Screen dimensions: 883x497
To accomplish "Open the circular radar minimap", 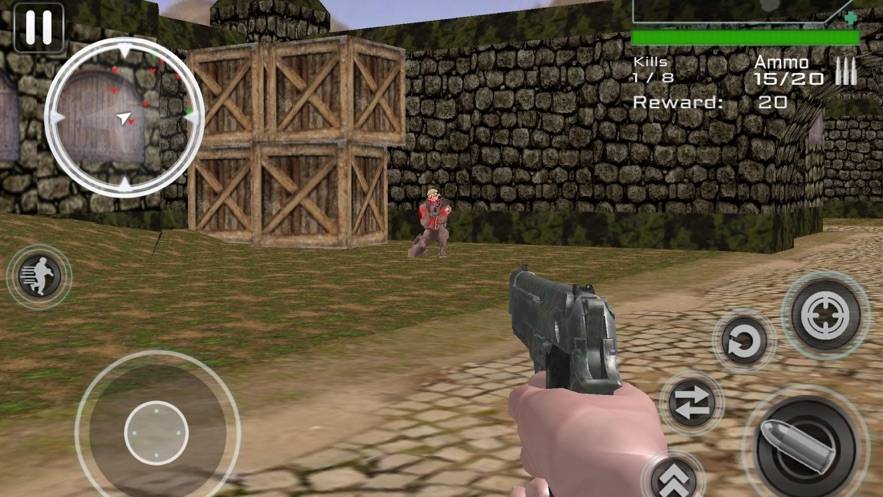I will [123, 117].
